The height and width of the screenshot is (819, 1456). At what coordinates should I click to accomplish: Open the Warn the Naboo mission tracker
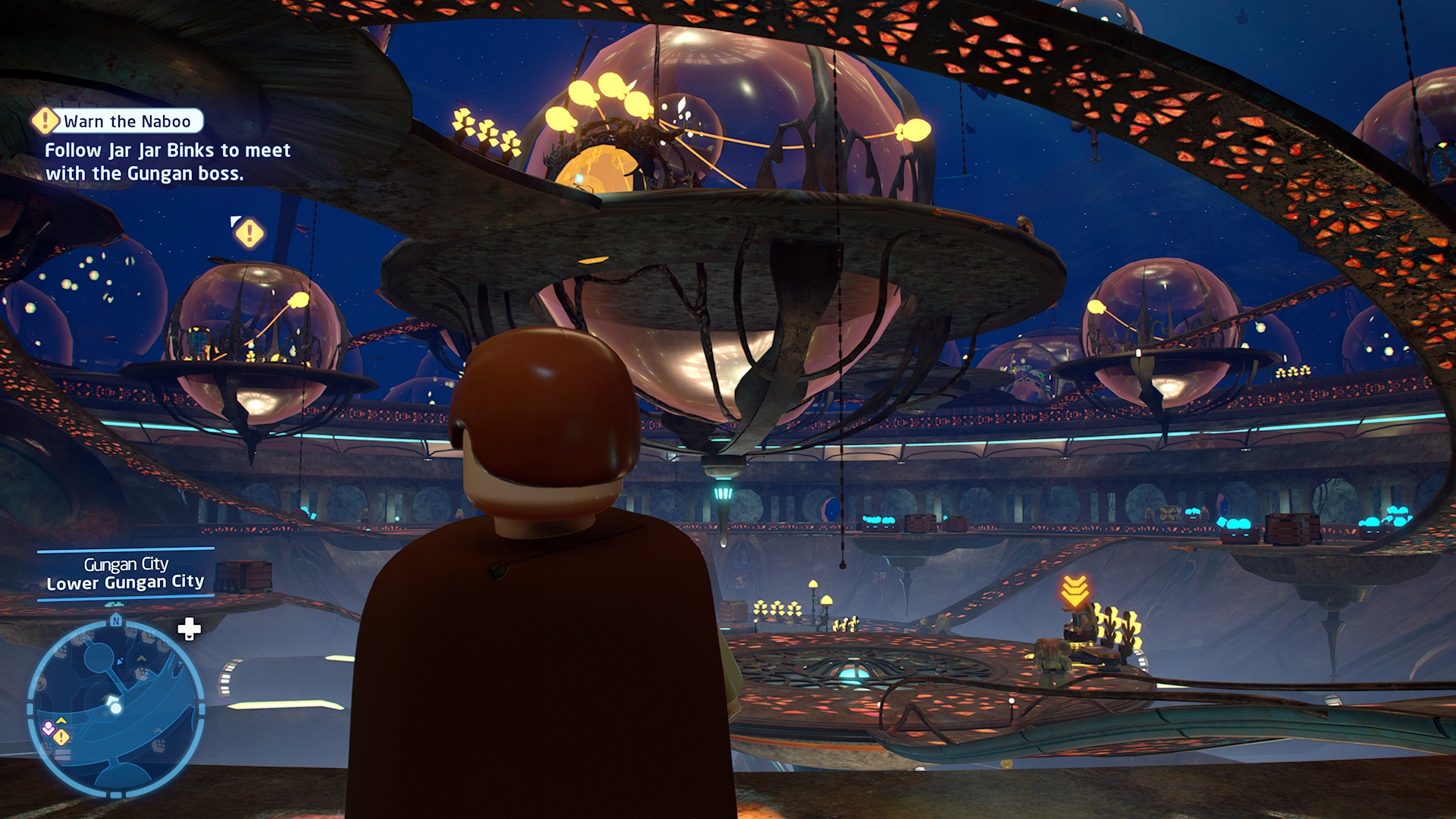[120, 121]
